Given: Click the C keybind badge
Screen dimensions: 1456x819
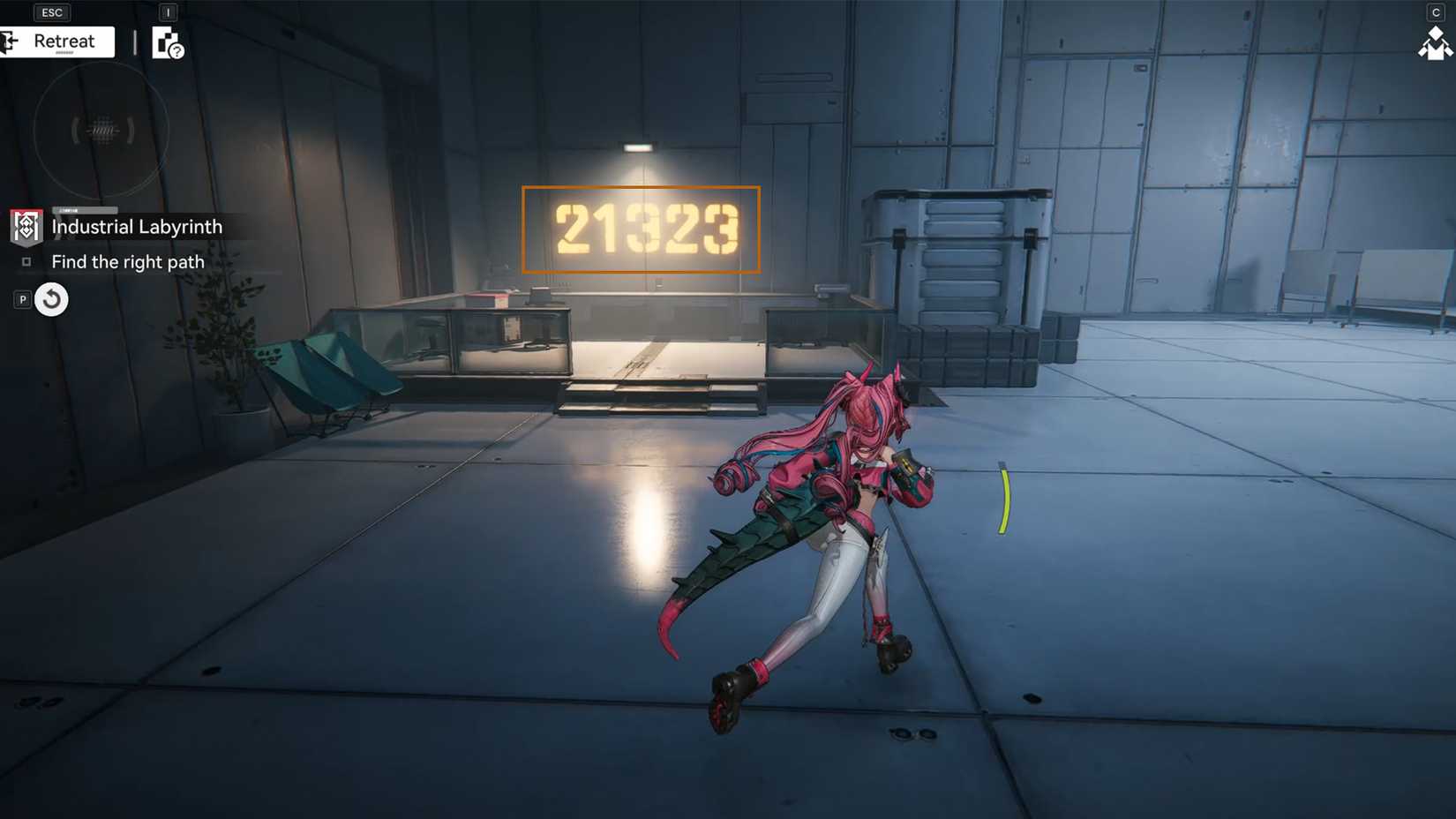Looking at the screenshot, I should [x=1435, y=11].
